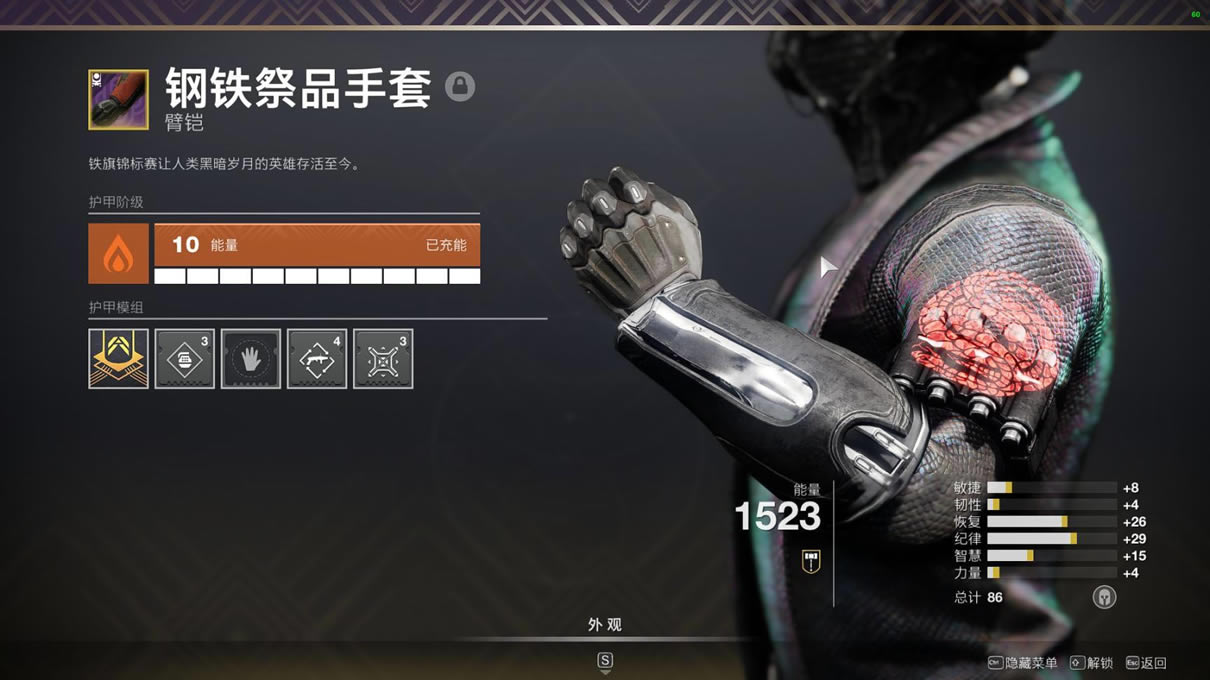The width and height of the screenshot is (1210, 680).
Task: Open the orange 10 能量 armor tier bar
Action: (x=317, y=245)
